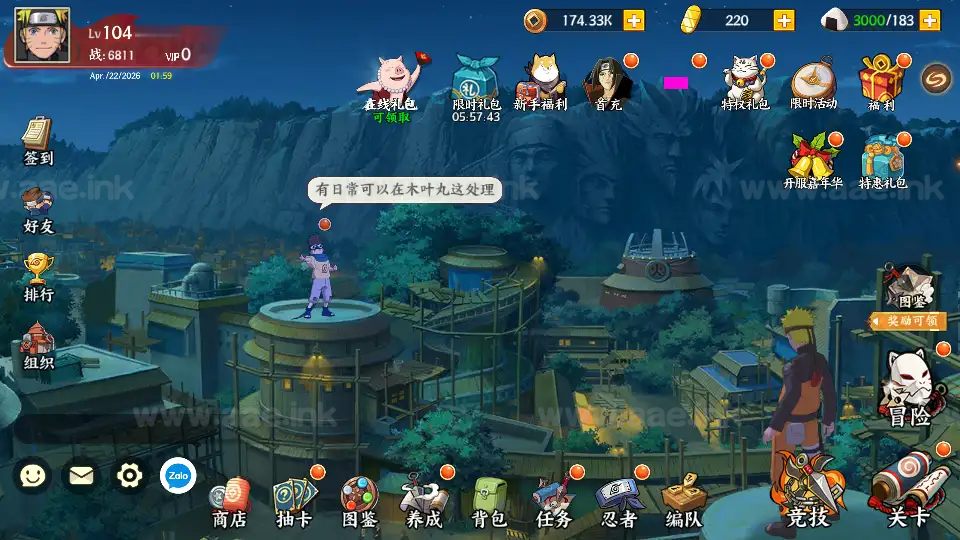Viewport: 960px width, 540px height.
Task: Open the settings gear icon
Action: pyautogui.click(x=130, y=475)
